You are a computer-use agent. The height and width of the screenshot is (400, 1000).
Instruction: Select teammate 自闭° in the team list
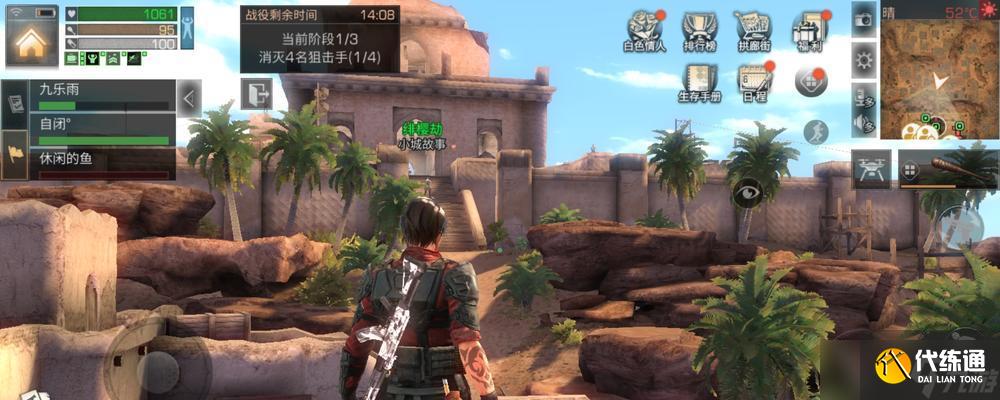pyautogui.click(x=98, y=131)
